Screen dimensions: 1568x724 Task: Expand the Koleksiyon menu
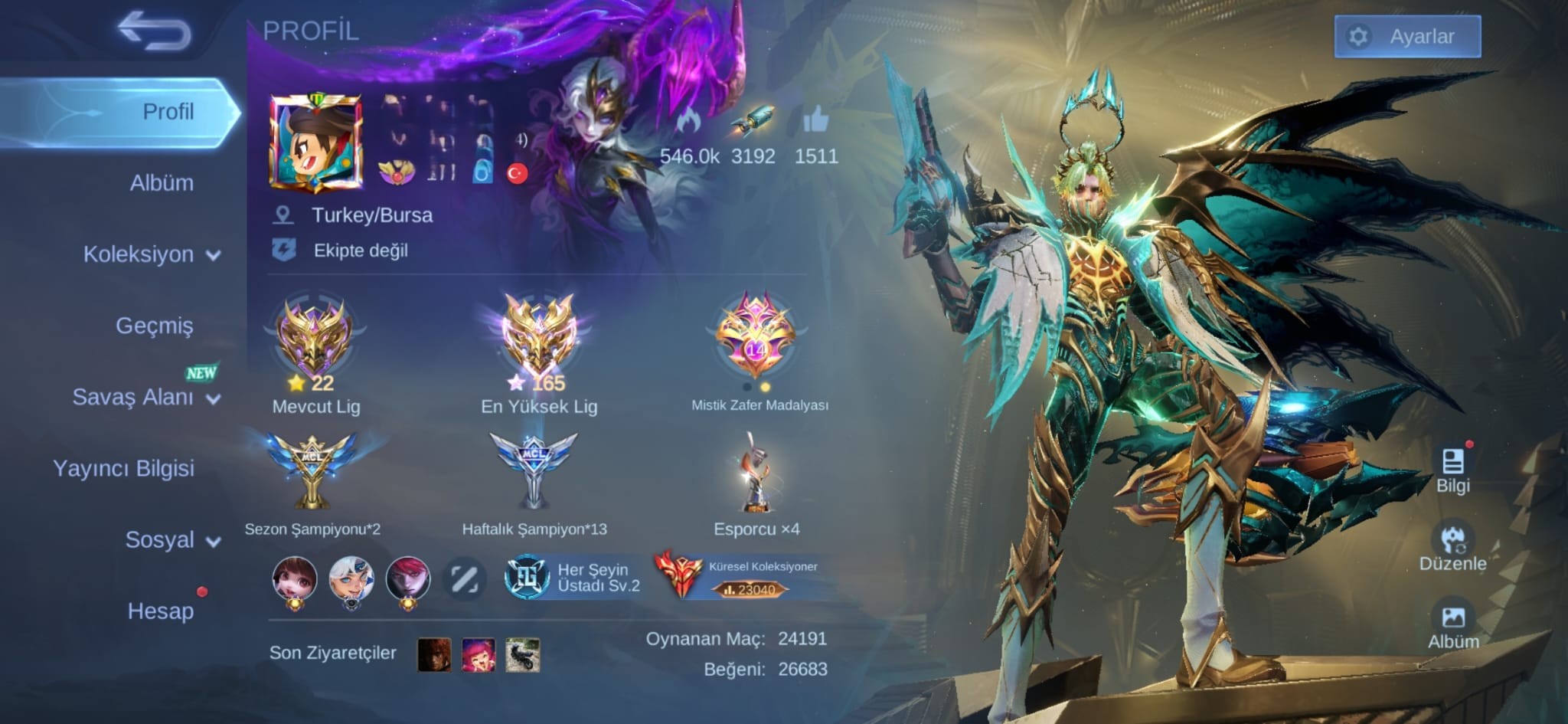tap(151, 254)
